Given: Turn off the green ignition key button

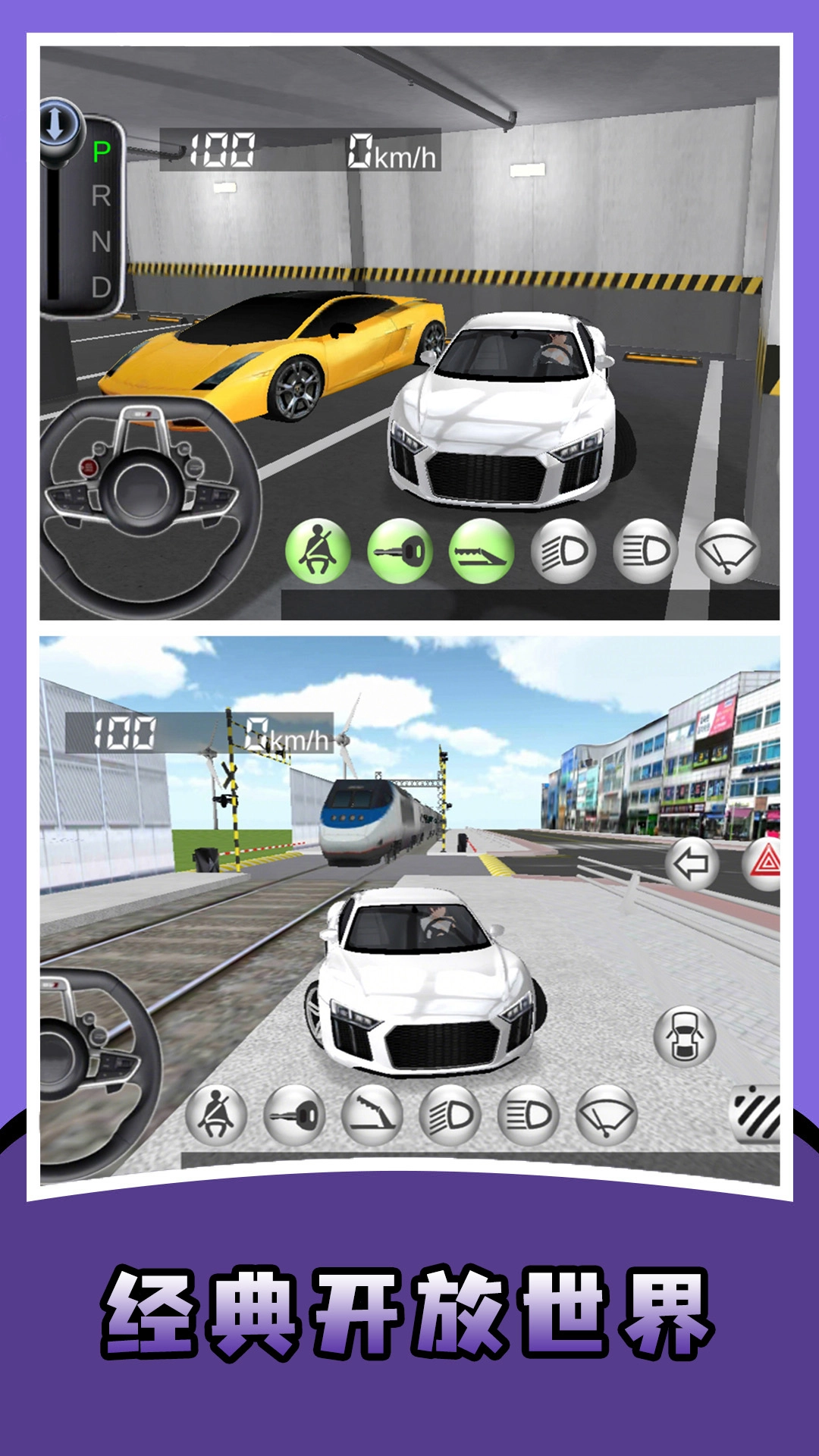Looking at the screenshot, I should tap(400, 551).
